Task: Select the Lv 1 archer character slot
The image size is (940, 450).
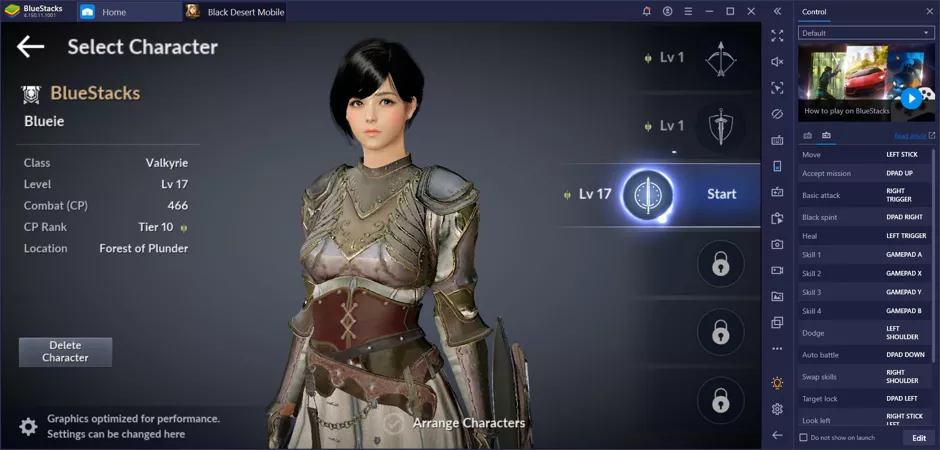Action: 720,59
